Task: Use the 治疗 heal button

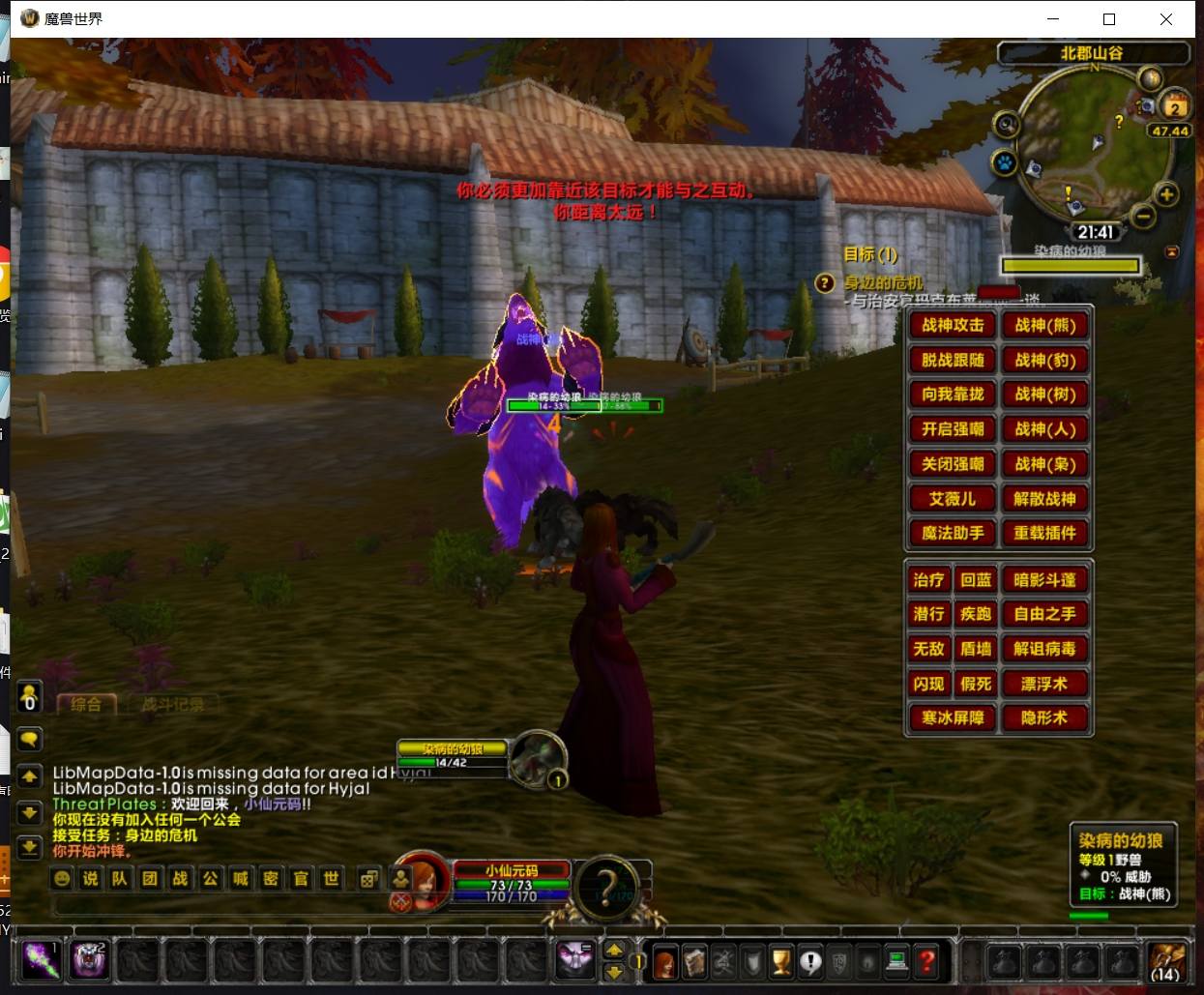Action: point(928,580)
